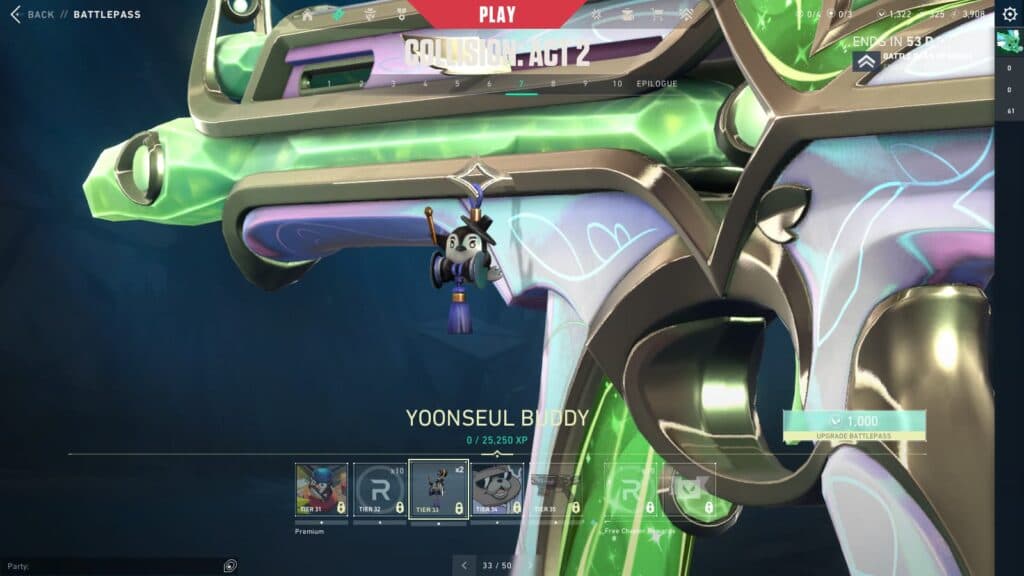
Task: Go to the previous reward page arrow
Action: pyautogui.click(x=464, y=566)
